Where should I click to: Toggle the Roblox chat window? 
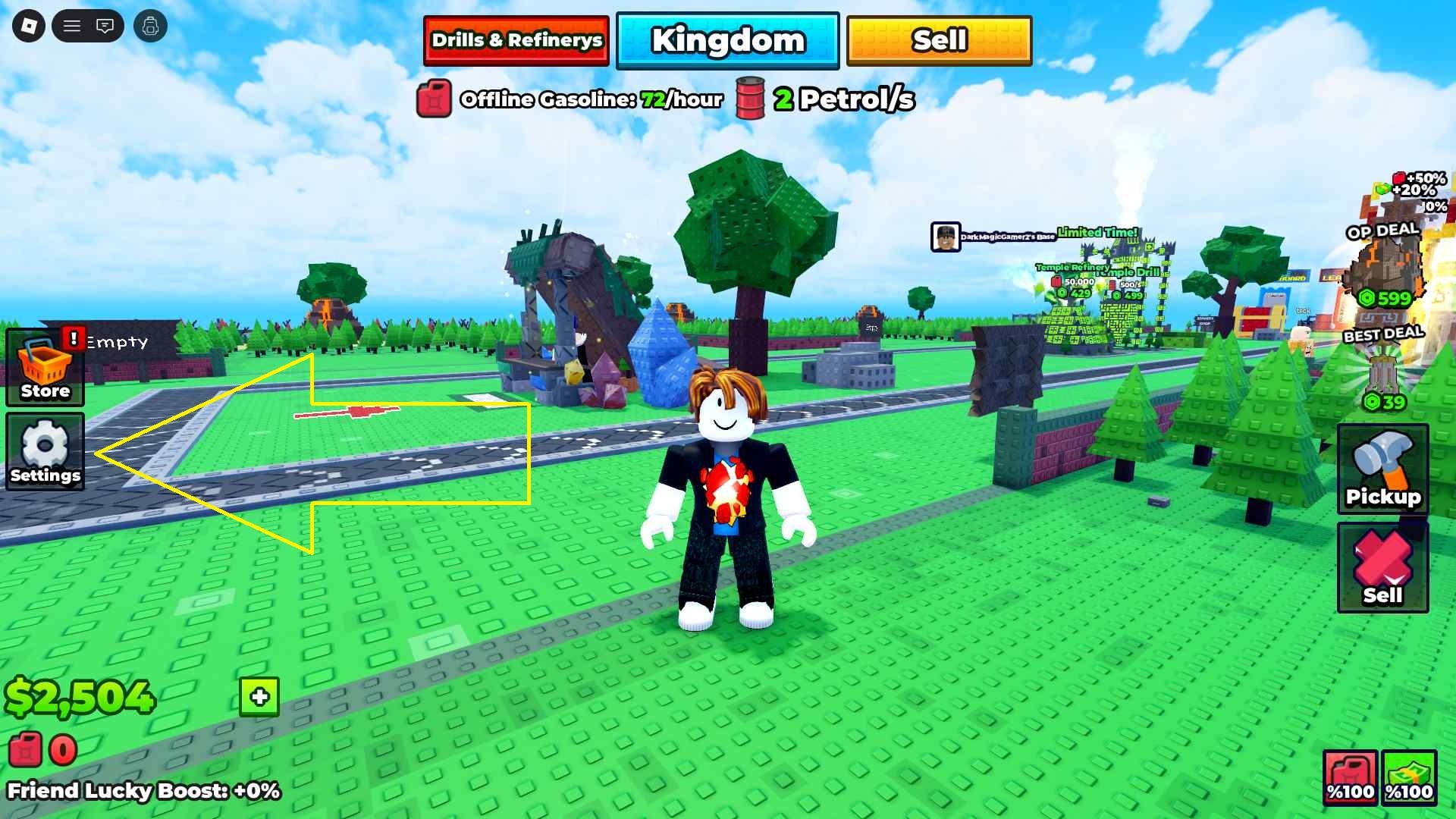tap(105, 27)
